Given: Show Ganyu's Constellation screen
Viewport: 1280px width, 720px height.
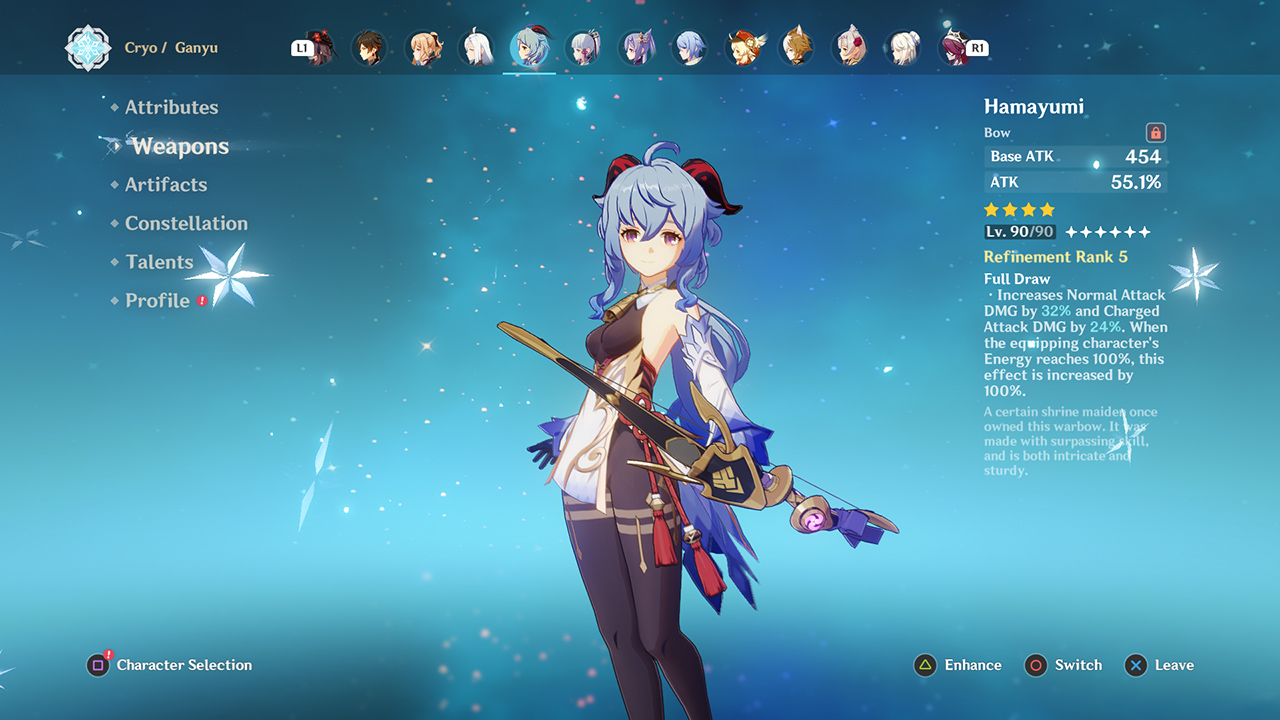Looking at the screenshot, I should (186, 224).
